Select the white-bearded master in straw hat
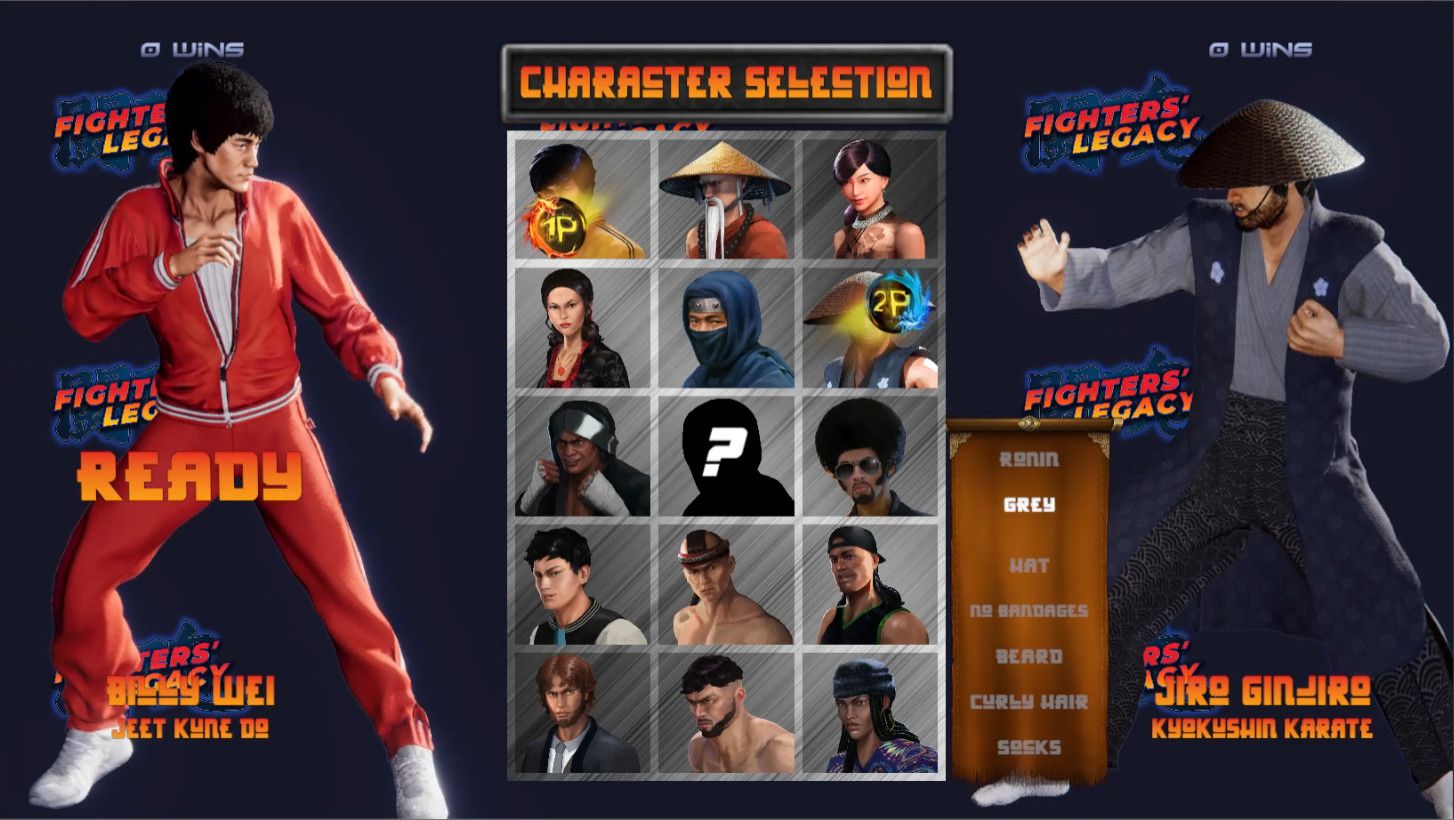The image size is (1454, 820). coord(727,200)
